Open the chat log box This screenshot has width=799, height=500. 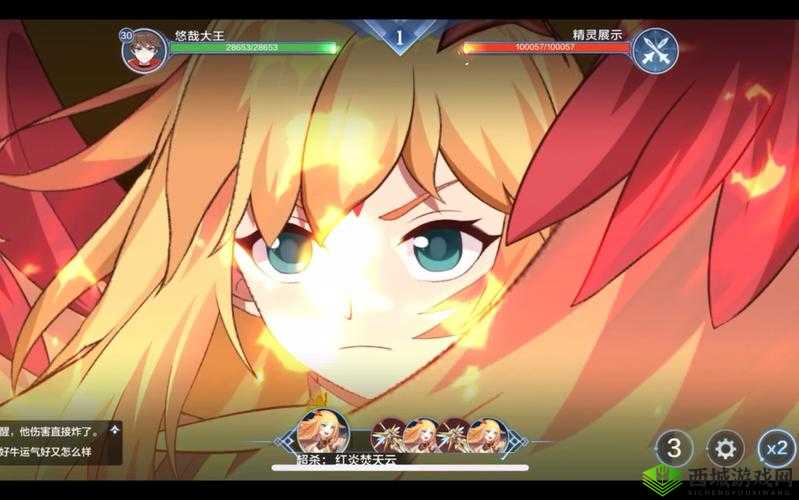pyautogui.click(x=60, y=441)
